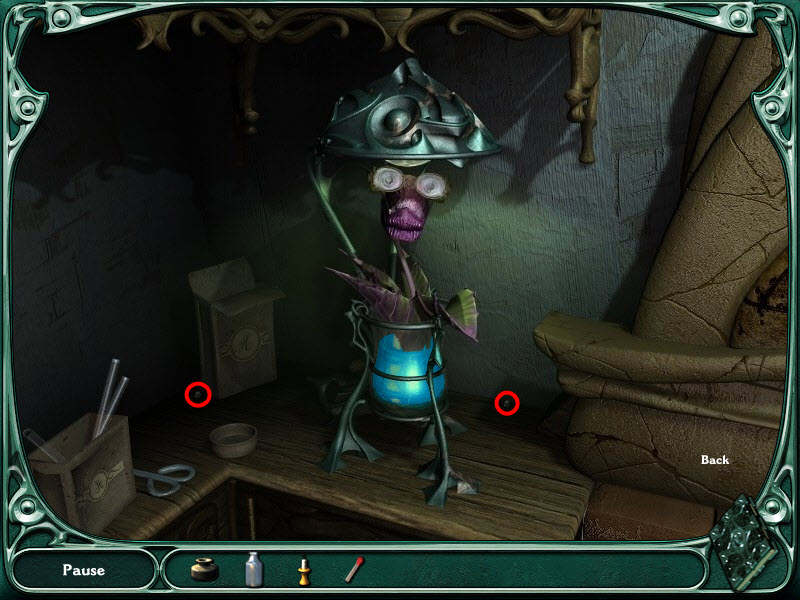Select the inkwell in the inventory
Screen dimensions: 800x600
[x=205, y=569]
